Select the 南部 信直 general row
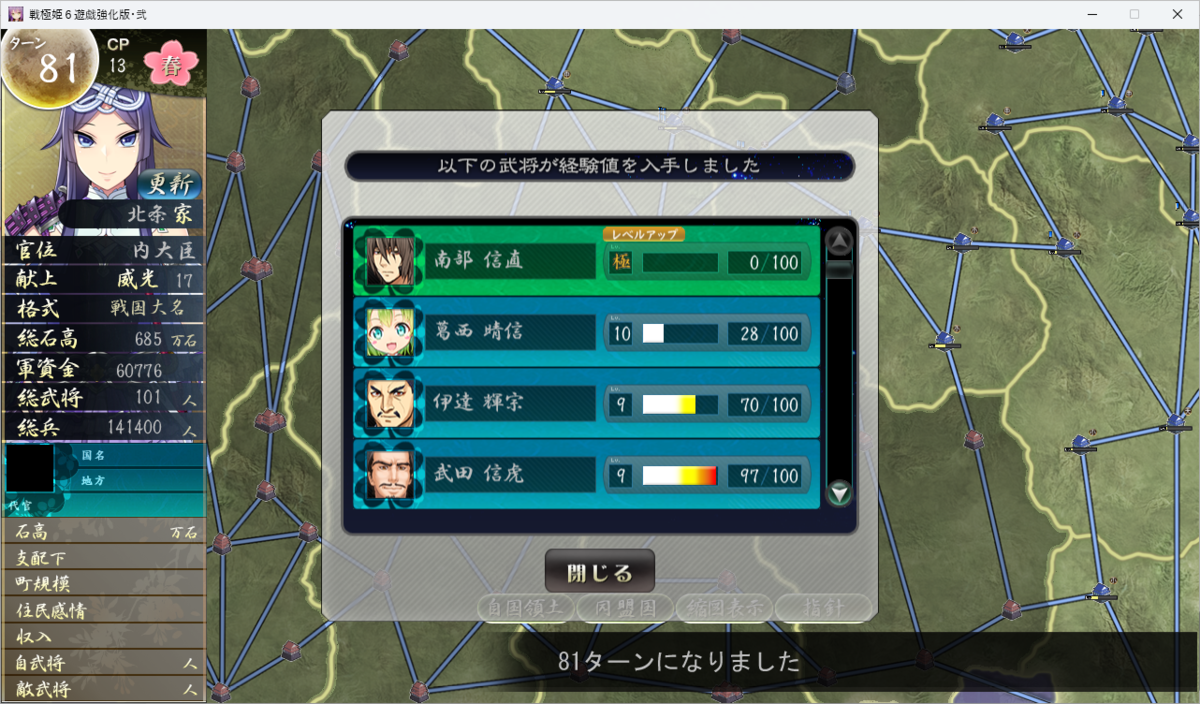 (586, 261)
